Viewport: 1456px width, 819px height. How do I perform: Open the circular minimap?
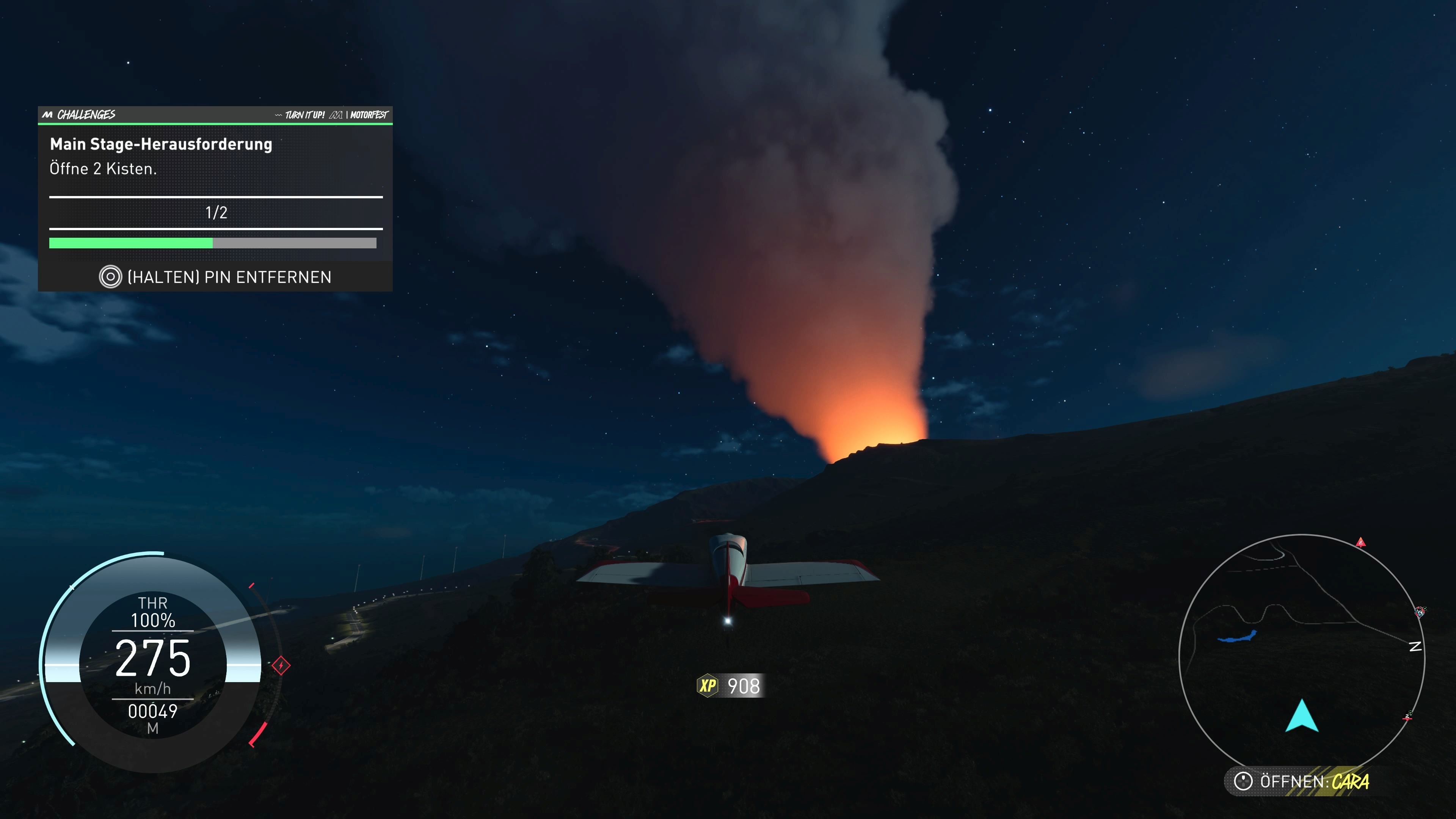point(1301,650)
